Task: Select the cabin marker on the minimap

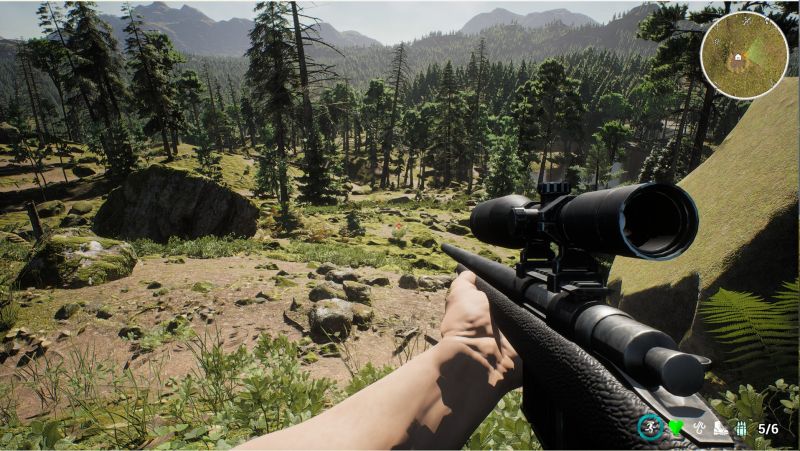Action: (738, 58)
